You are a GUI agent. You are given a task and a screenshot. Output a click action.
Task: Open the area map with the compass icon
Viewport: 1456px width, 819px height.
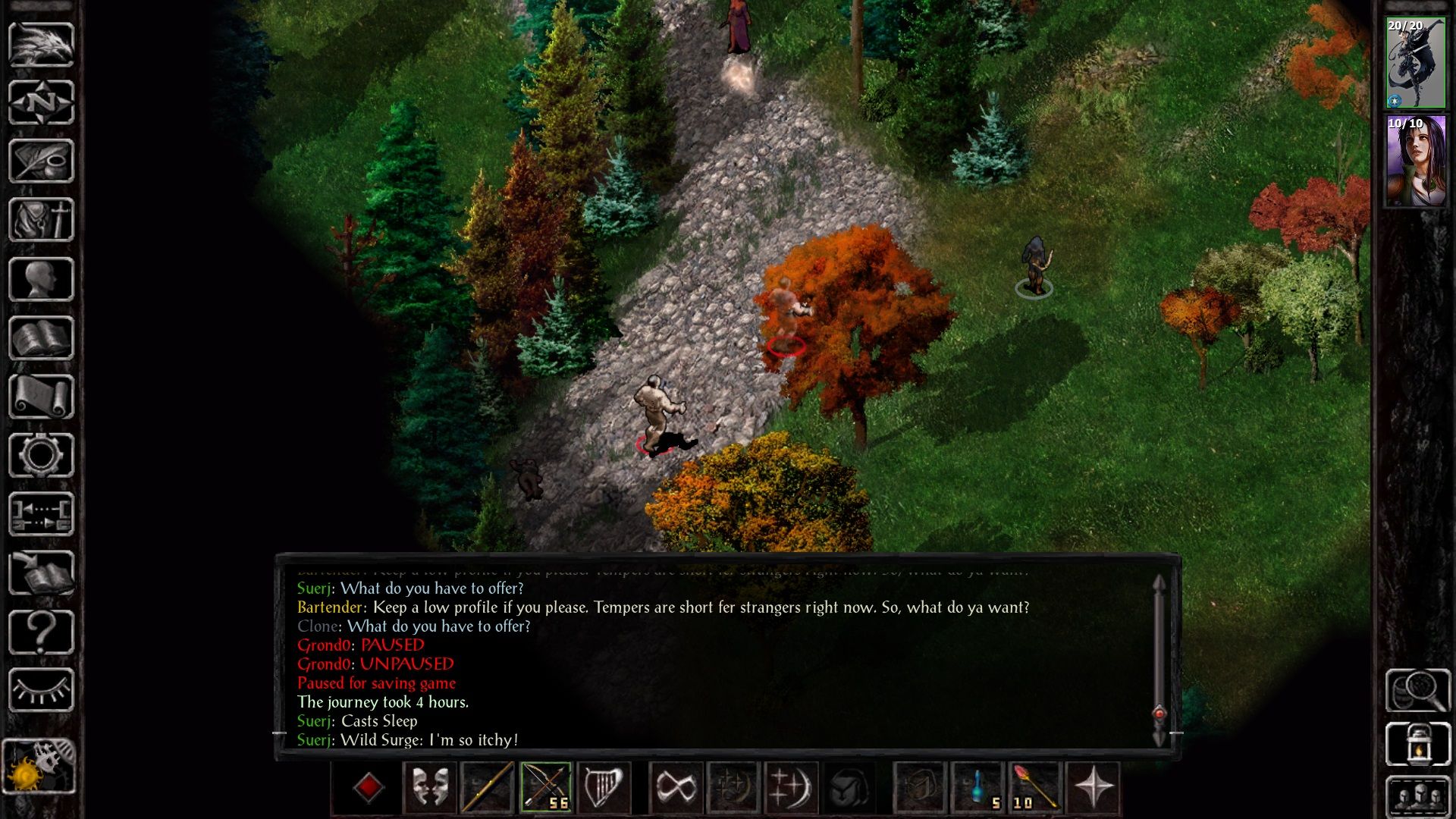41,102
